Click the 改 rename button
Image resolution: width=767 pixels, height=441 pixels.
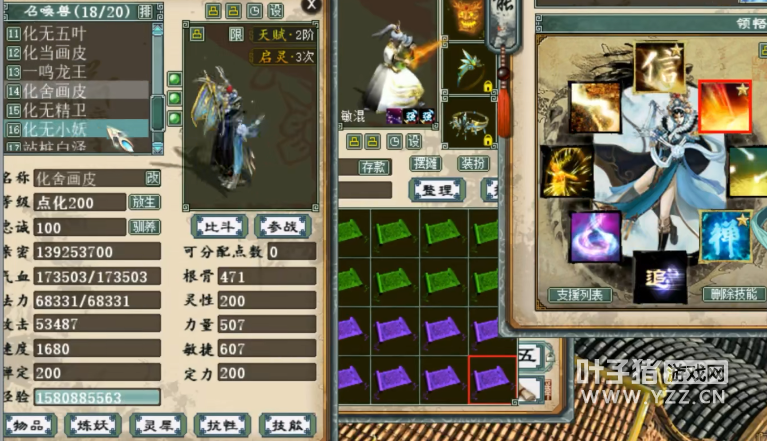(153, 177)
